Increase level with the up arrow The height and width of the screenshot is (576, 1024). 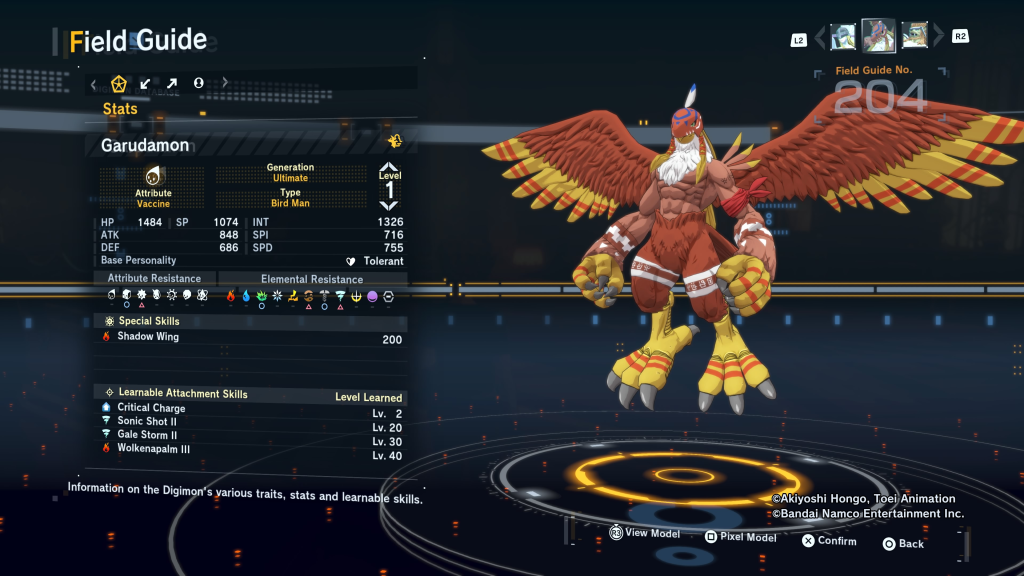click(x=389, y=168)
